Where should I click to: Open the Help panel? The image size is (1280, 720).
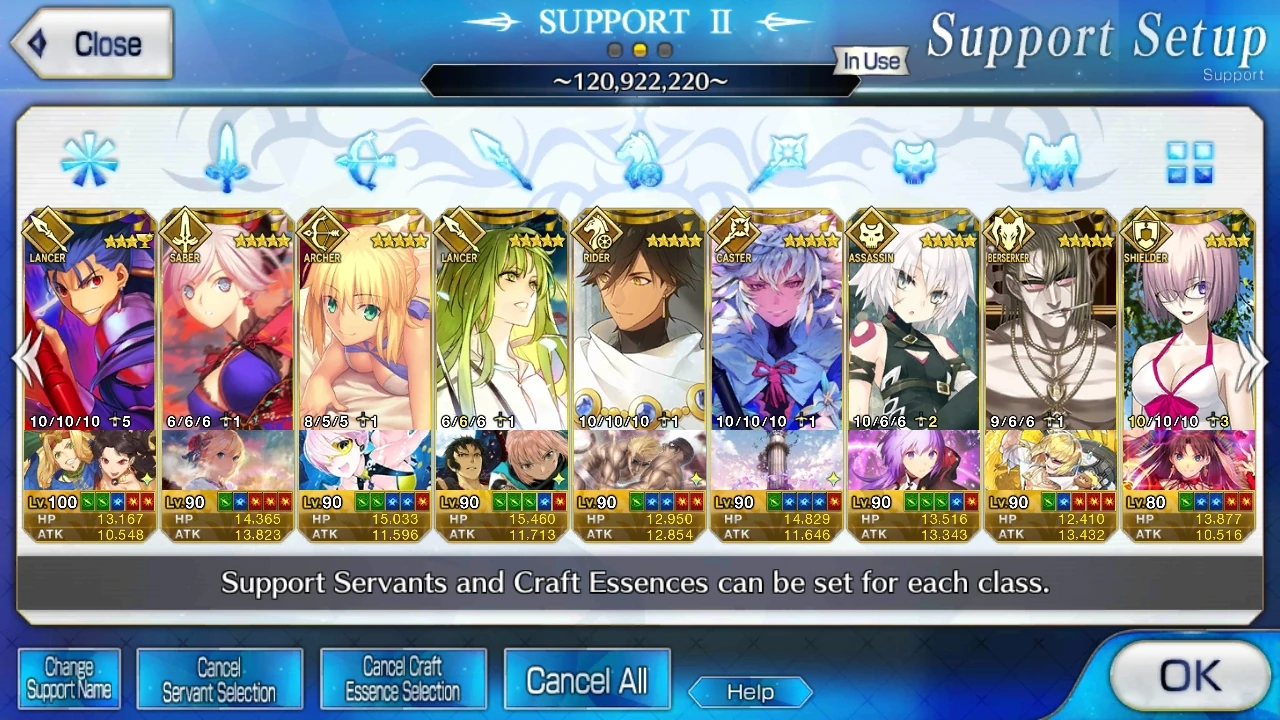[x=750, y=692]
